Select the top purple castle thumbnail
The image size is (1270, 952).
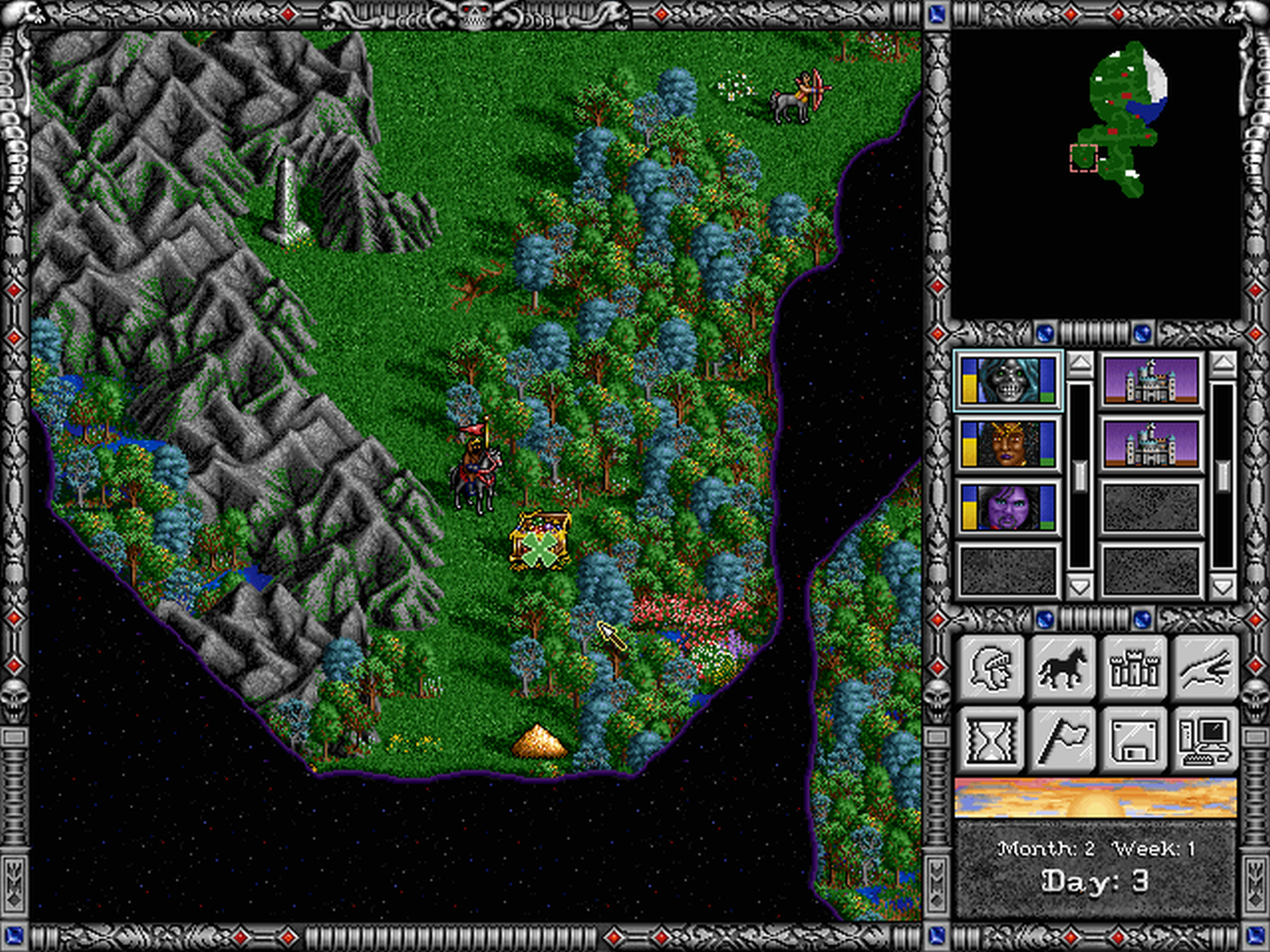click(x=1152, y=379)
